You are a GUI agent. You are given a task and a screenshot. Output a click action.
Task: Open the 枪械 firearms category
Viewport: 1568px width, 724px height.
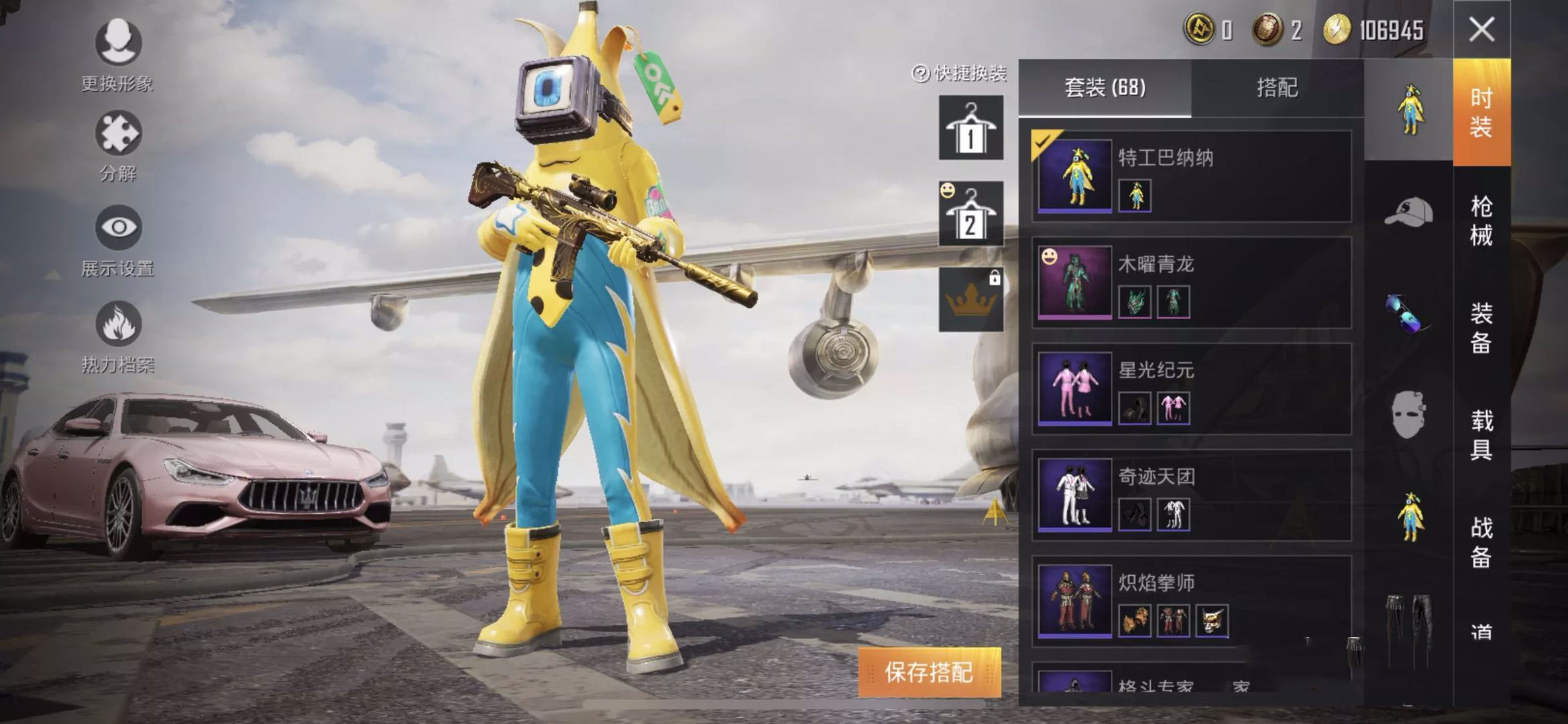[1481, 221]
